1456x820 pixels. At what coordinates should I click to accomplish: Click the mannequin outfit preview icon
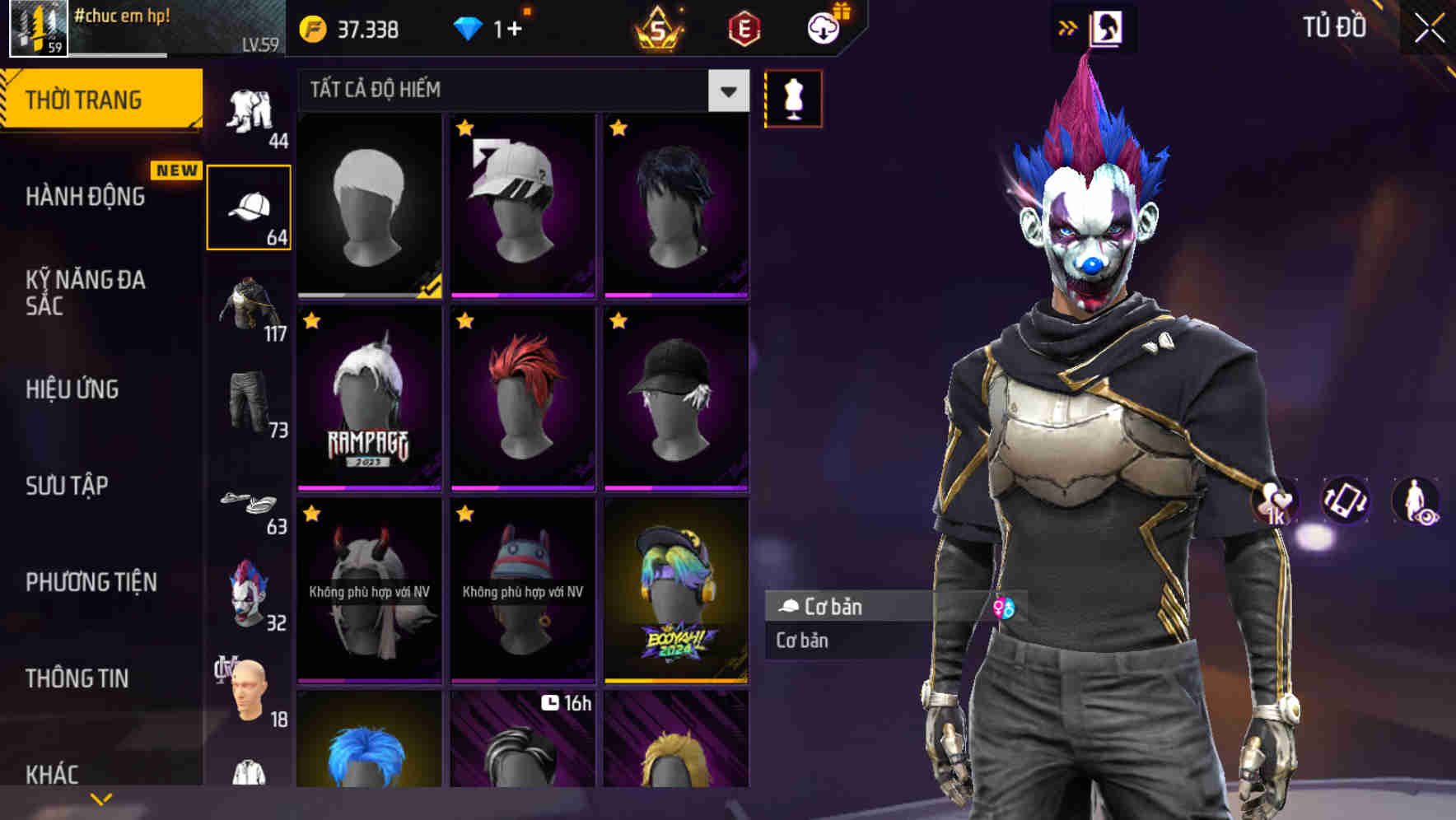coord(793,99)
